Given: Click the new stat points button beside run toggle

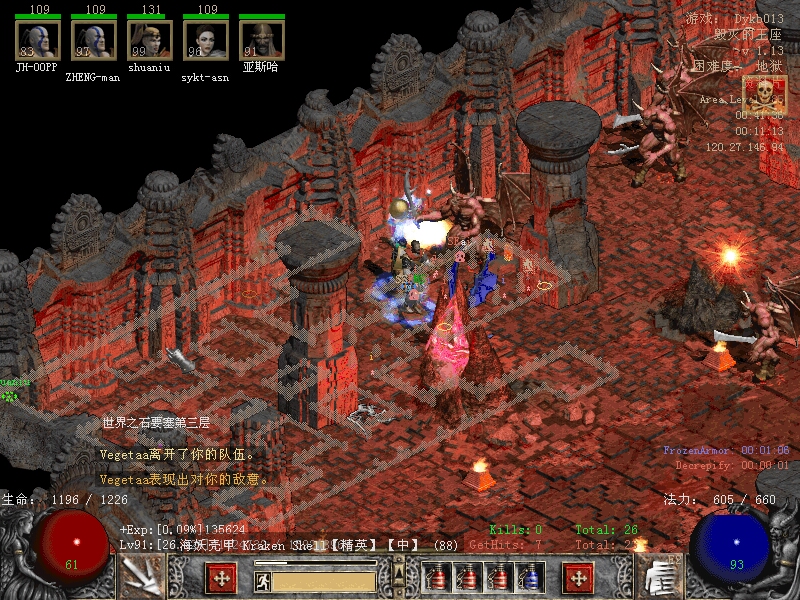Looking at the screenshot, I should 220,579.
